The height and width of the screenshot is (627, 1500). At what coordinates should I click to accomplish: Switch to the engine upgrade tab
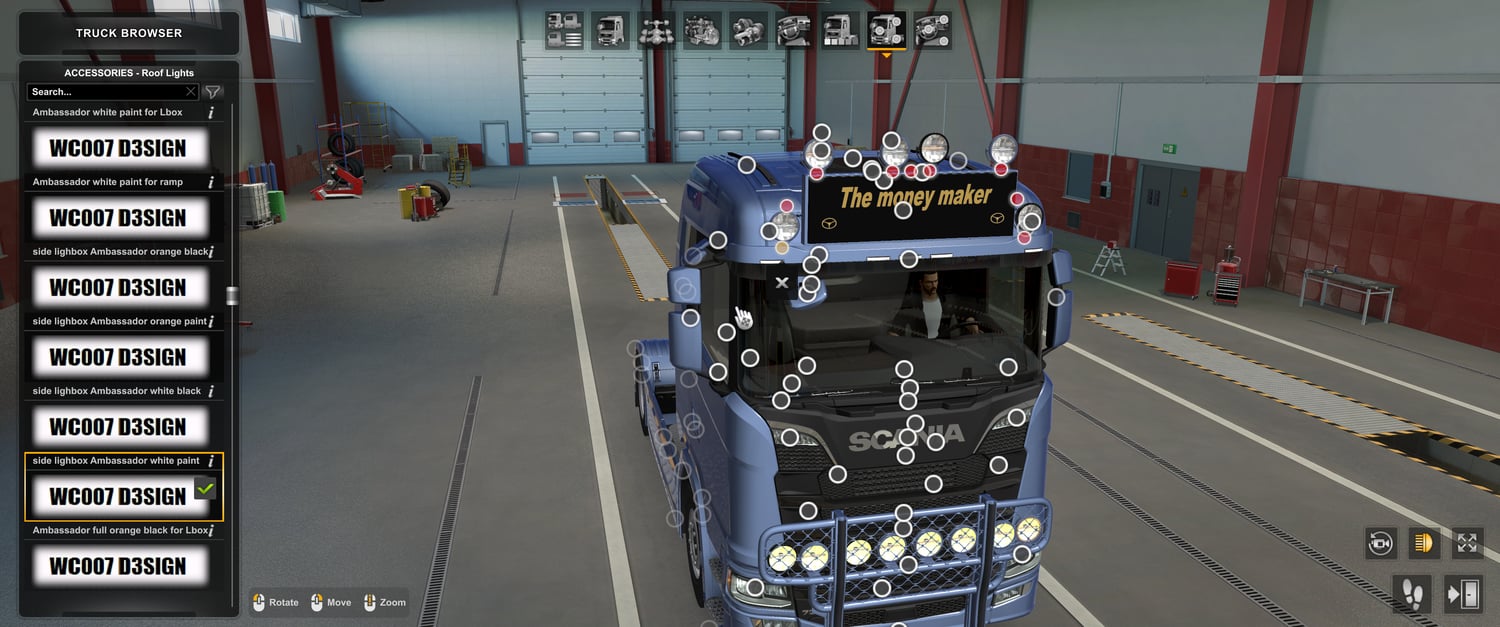pos(701,31)
